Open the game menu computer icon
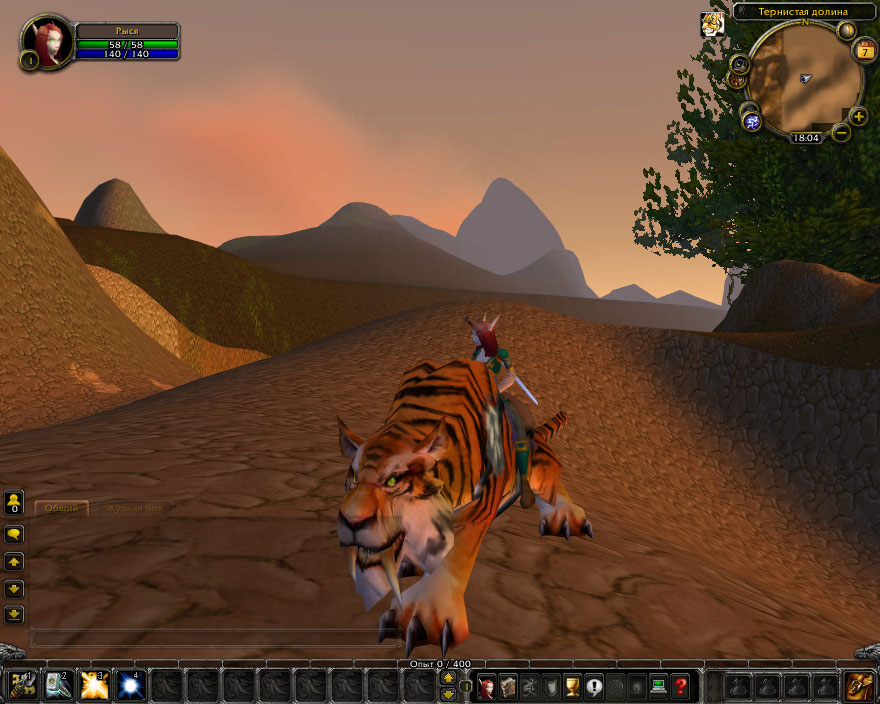 658,687
